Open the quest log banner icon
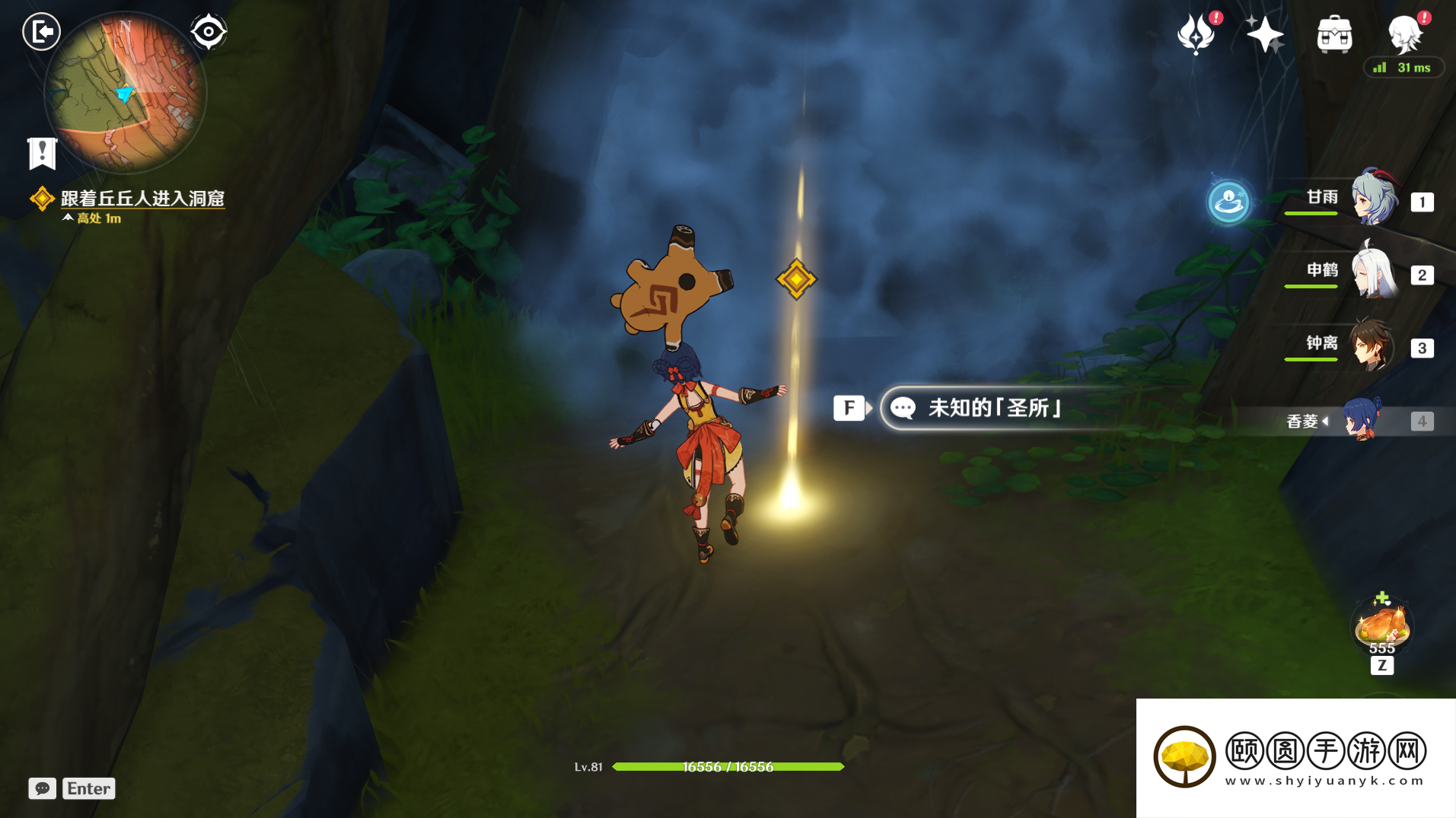The height and width of the screenshot is (818, 1456). (43, 153)
